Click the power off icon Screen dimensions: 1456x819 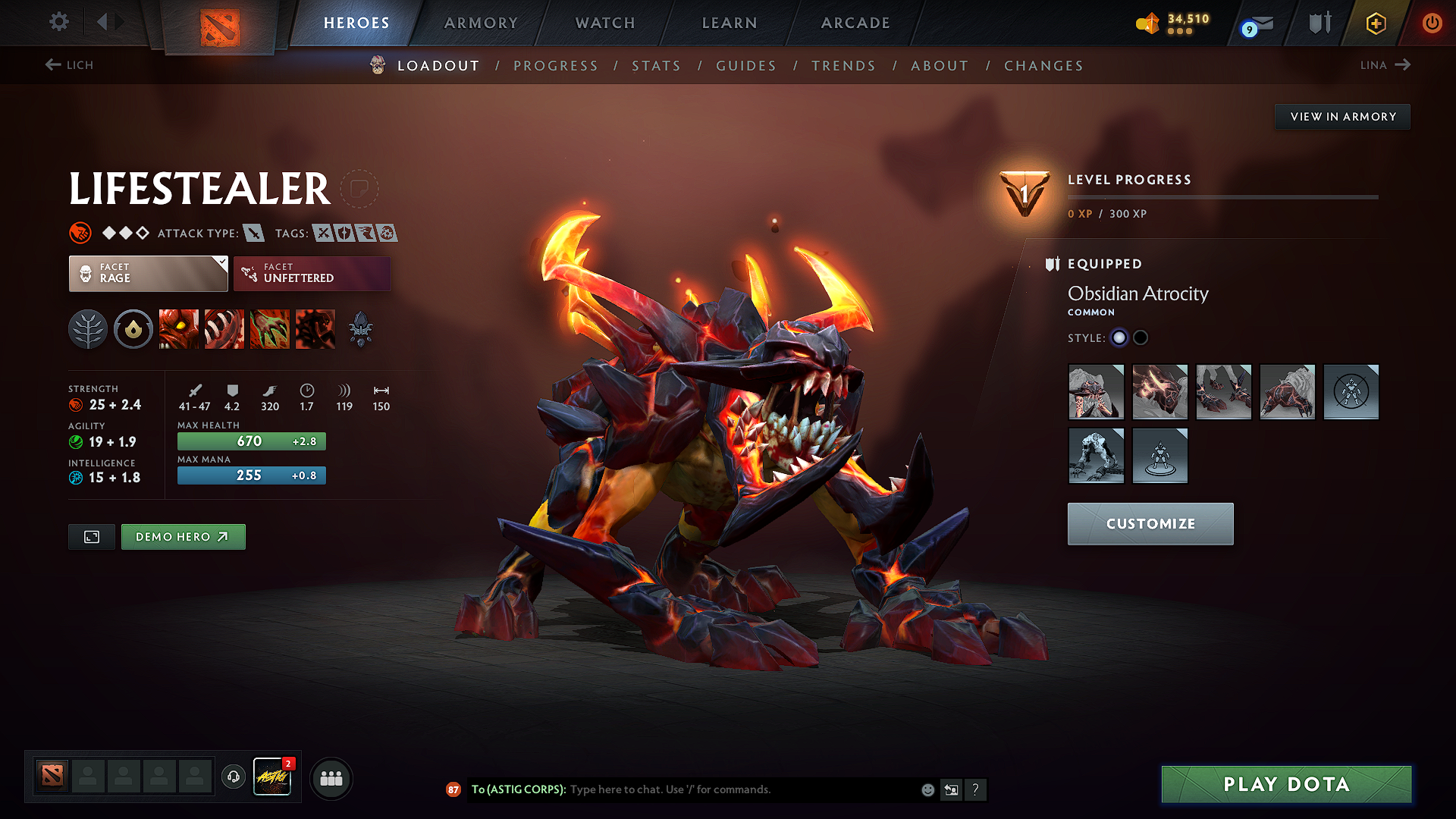(1432, 23)
